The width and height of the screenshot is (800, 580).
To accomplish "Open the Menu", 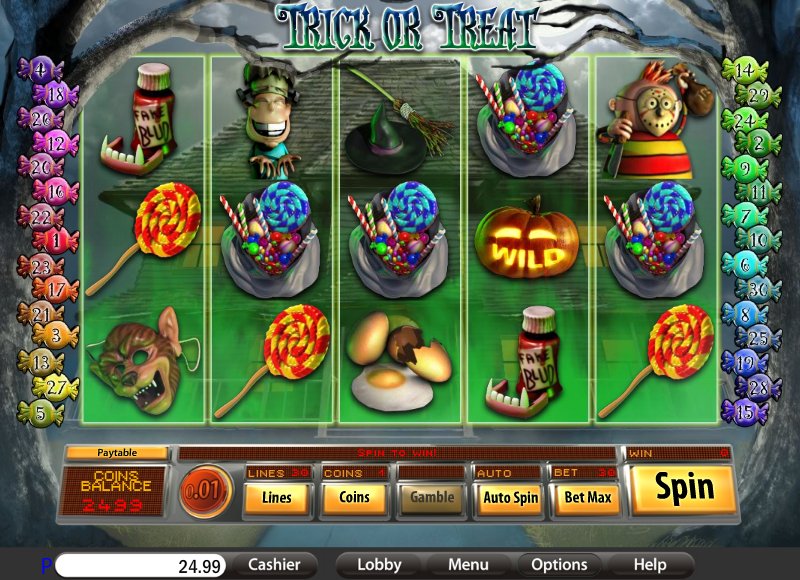I will [468, 565].
